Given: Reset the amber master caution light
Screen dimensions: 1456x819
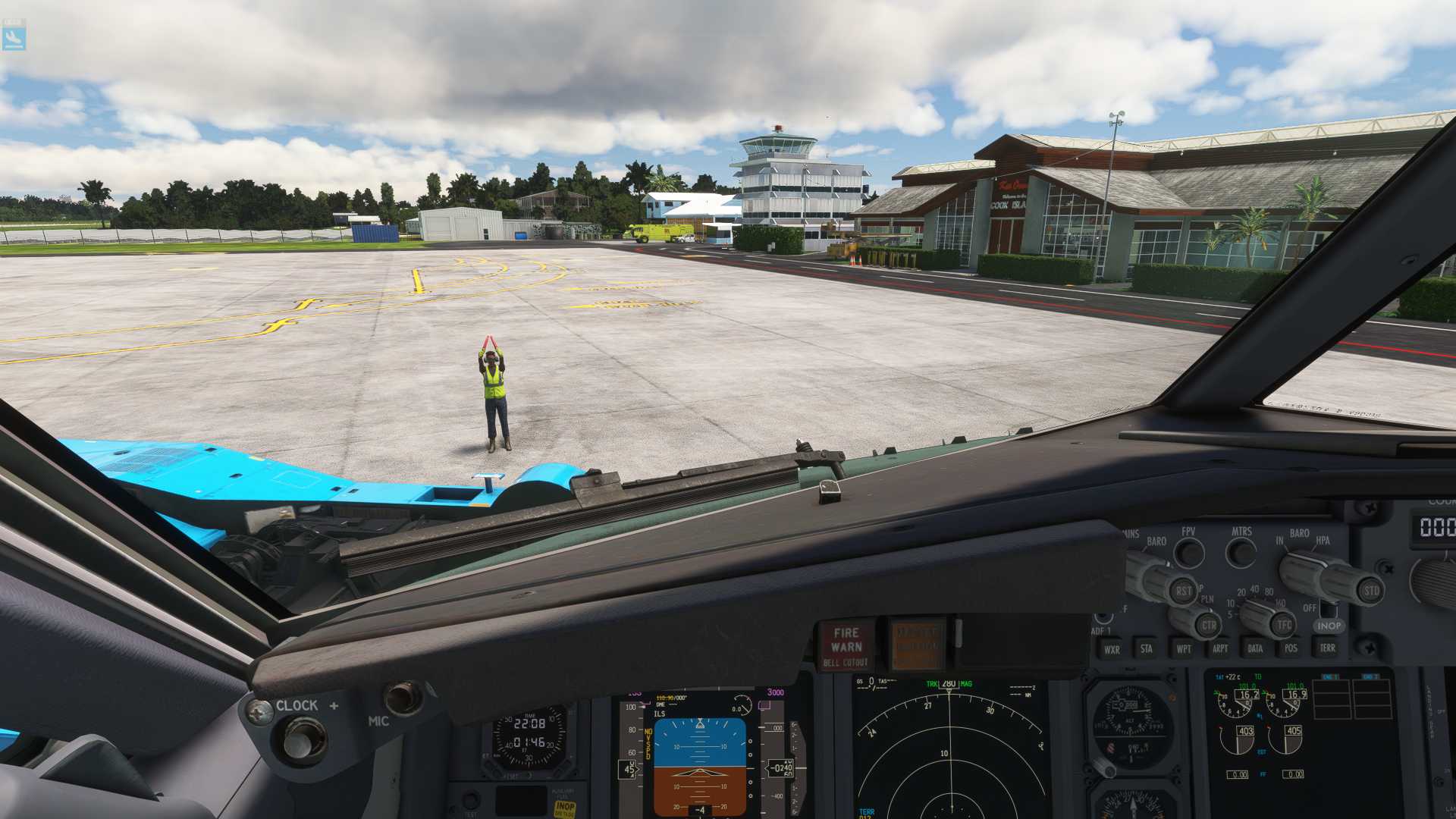Looking at the screenshot, I should tap(917, 645).
